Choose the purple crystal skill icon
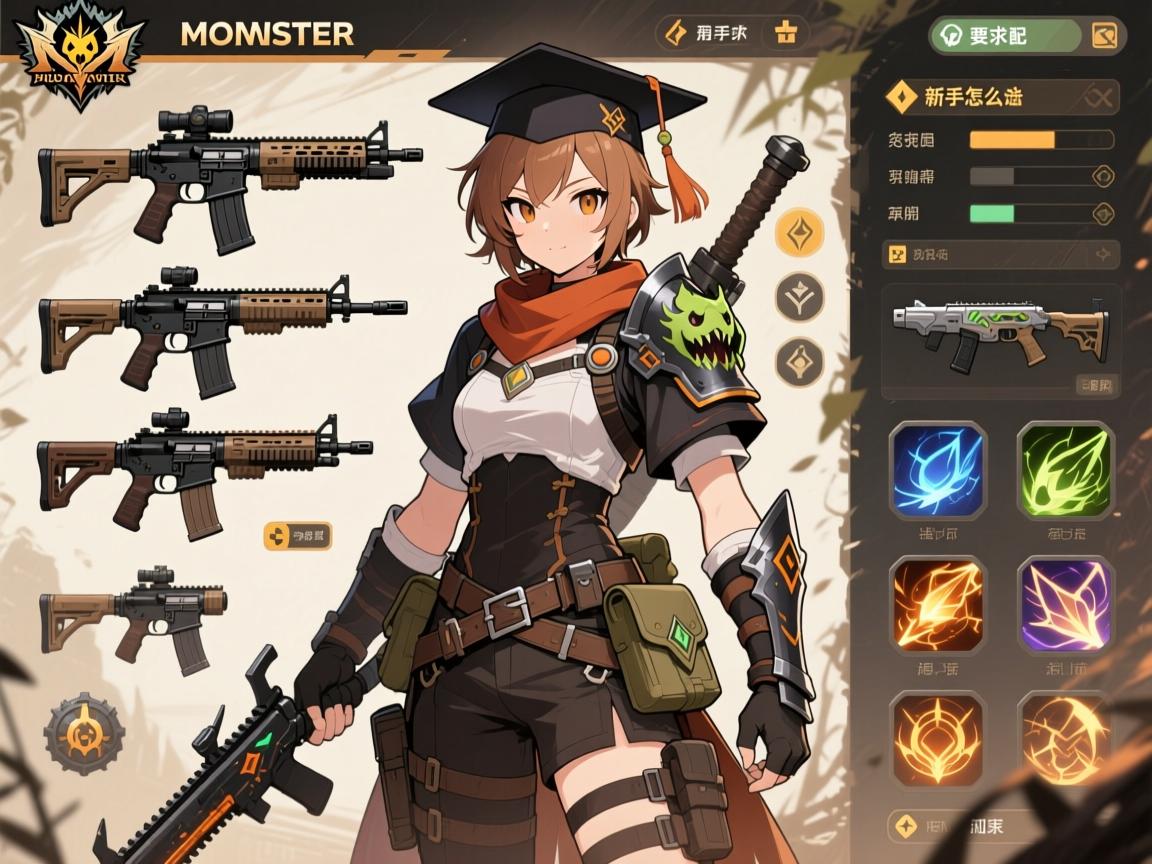Screen dimensions: 1152x864 pyautogui.click(x=1065, y=604)
